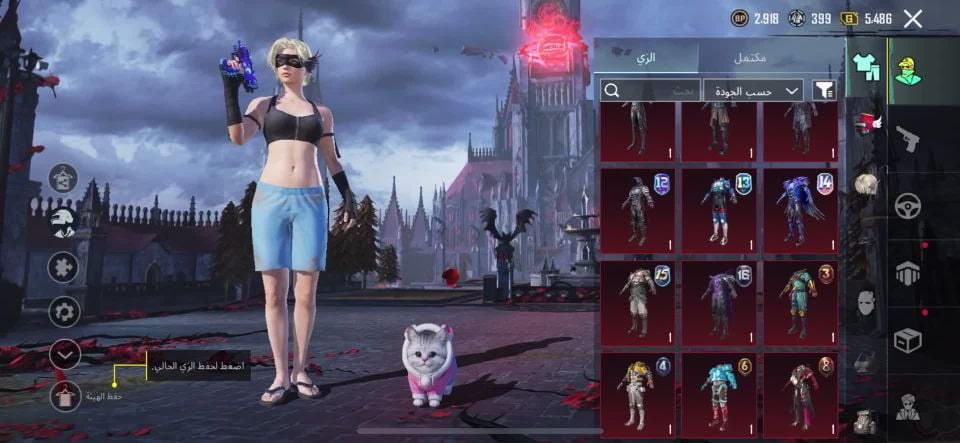The height and width of the screenshot is (443, 960).
Task: Choose the outfit with badge 15
Action: (637, 303)
